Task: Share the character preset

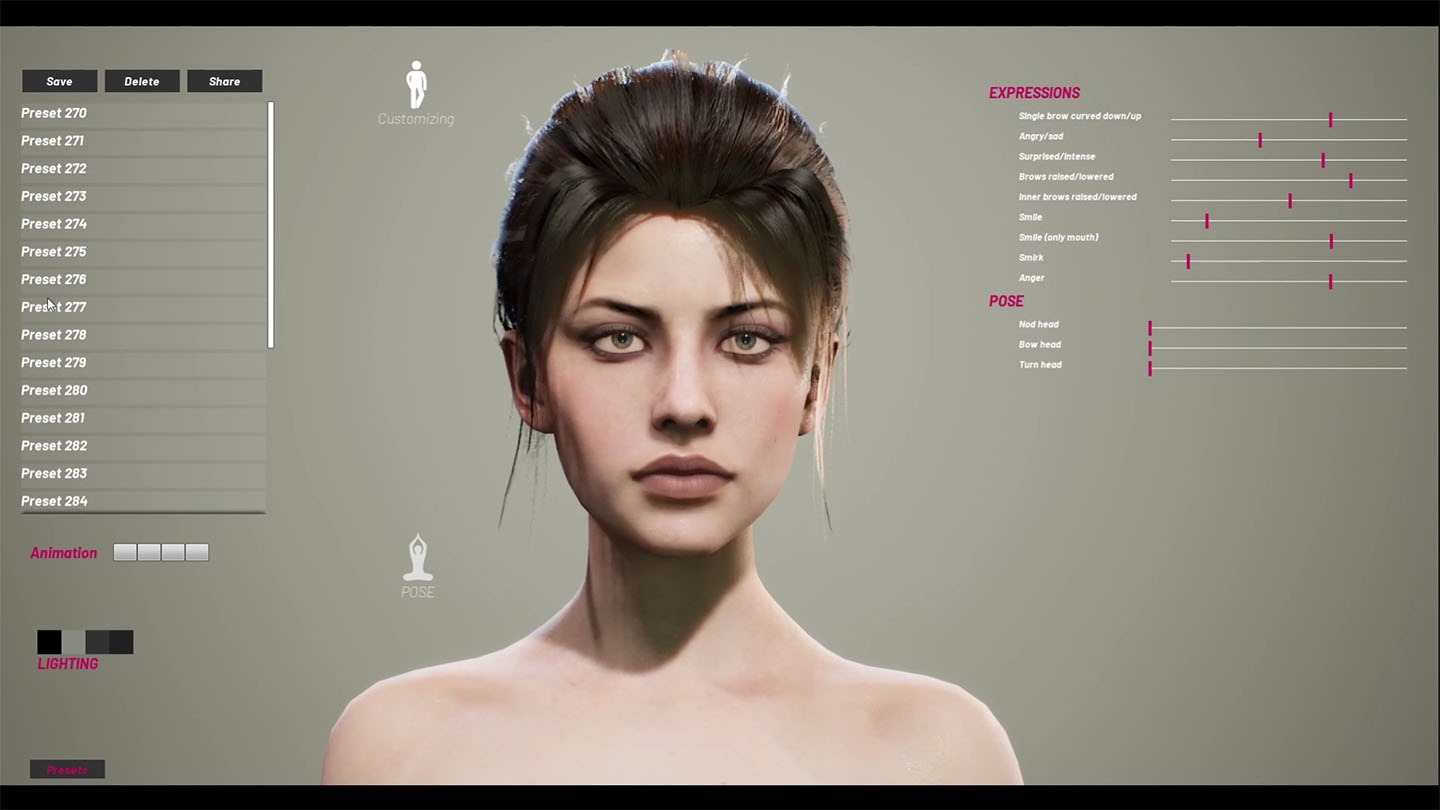Action: (224, 81)
